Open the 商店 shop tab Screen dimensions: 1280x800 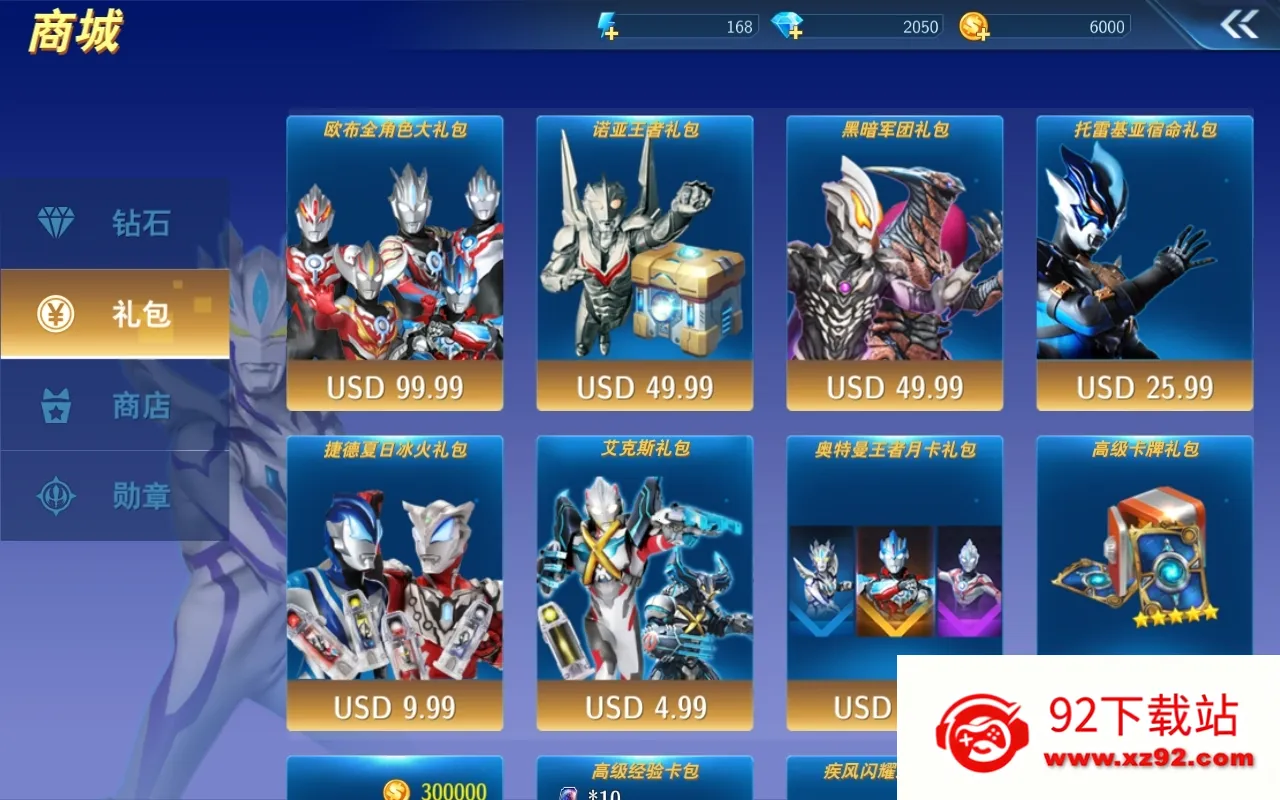point(57,405)
